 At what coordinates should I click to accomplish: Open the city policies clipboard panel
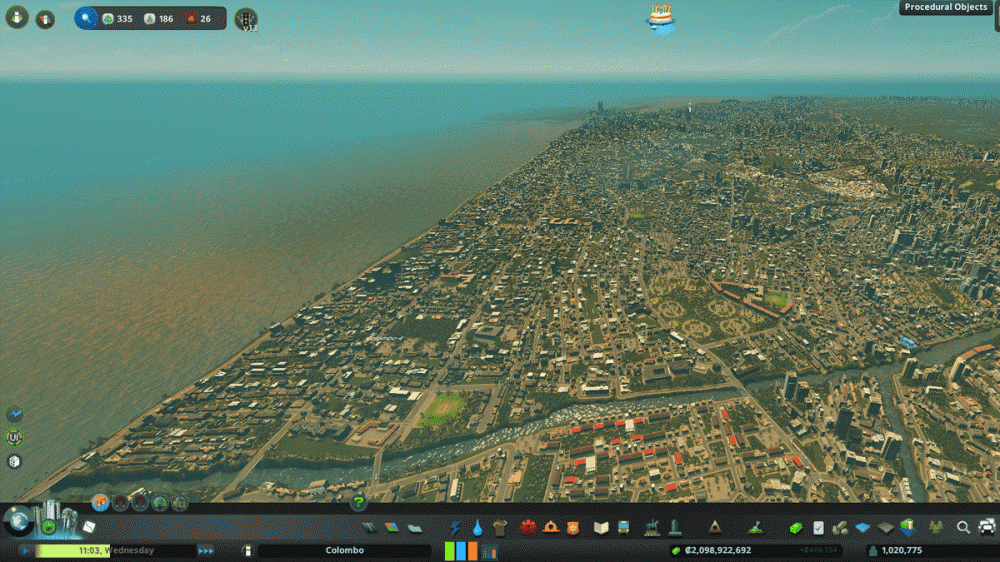[818, 527]
